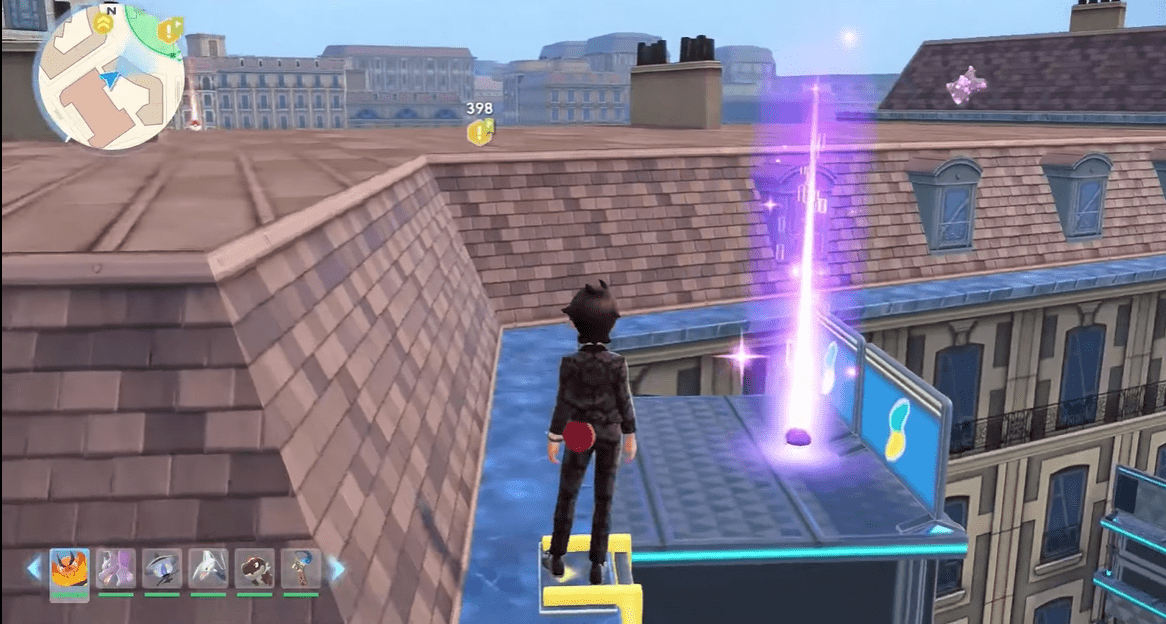Choose the purple Mewtwo party slot
Viewport: 1166px width, 624px height.
115,569
